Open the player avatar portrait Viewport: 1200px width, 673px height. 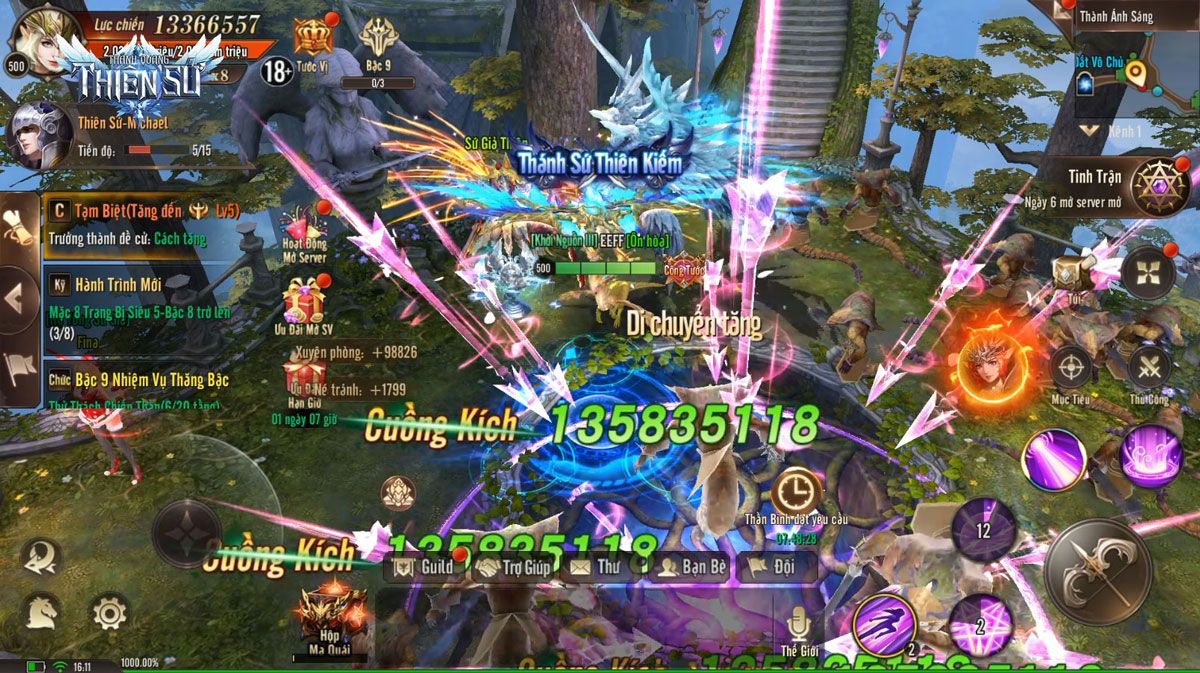pos(36,36)
